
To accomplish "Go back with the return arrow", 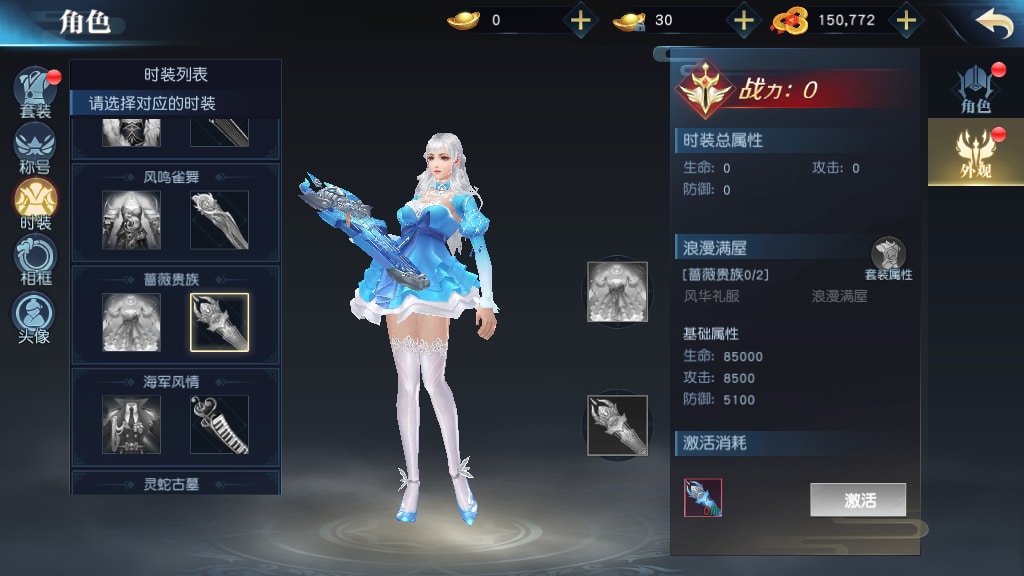I will (993, 23).
